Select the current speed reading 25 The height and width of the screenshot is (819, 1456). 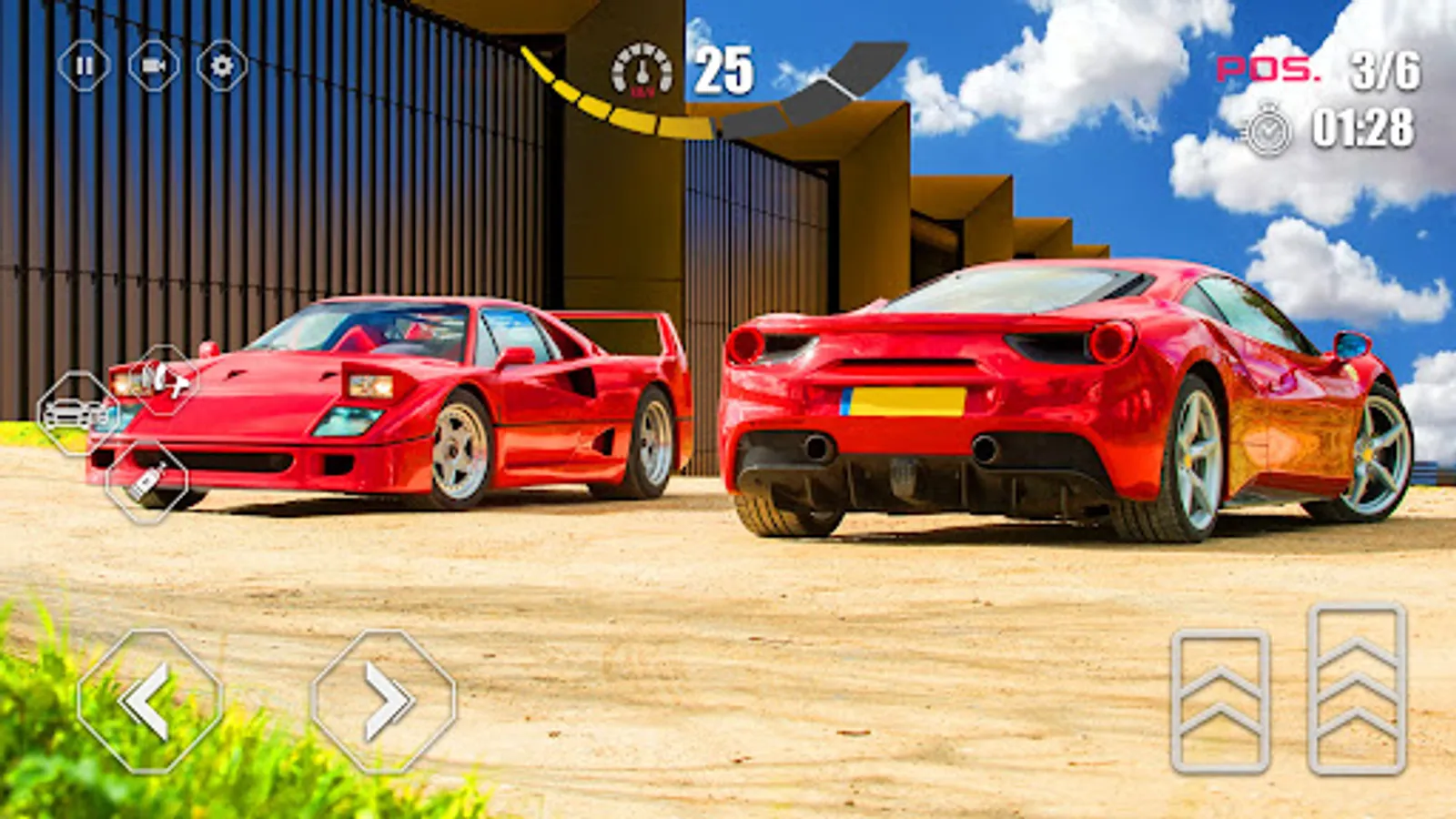click(x=722, y=68)
